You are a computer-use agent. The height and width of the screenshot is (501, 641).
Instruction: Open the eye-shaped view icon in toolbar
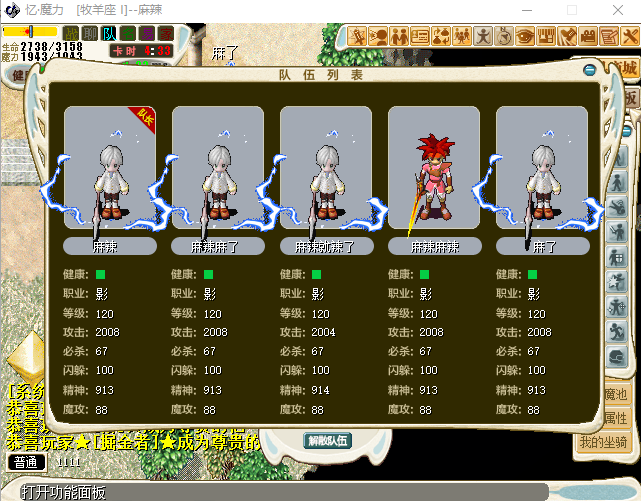click(x=524, y=36)
